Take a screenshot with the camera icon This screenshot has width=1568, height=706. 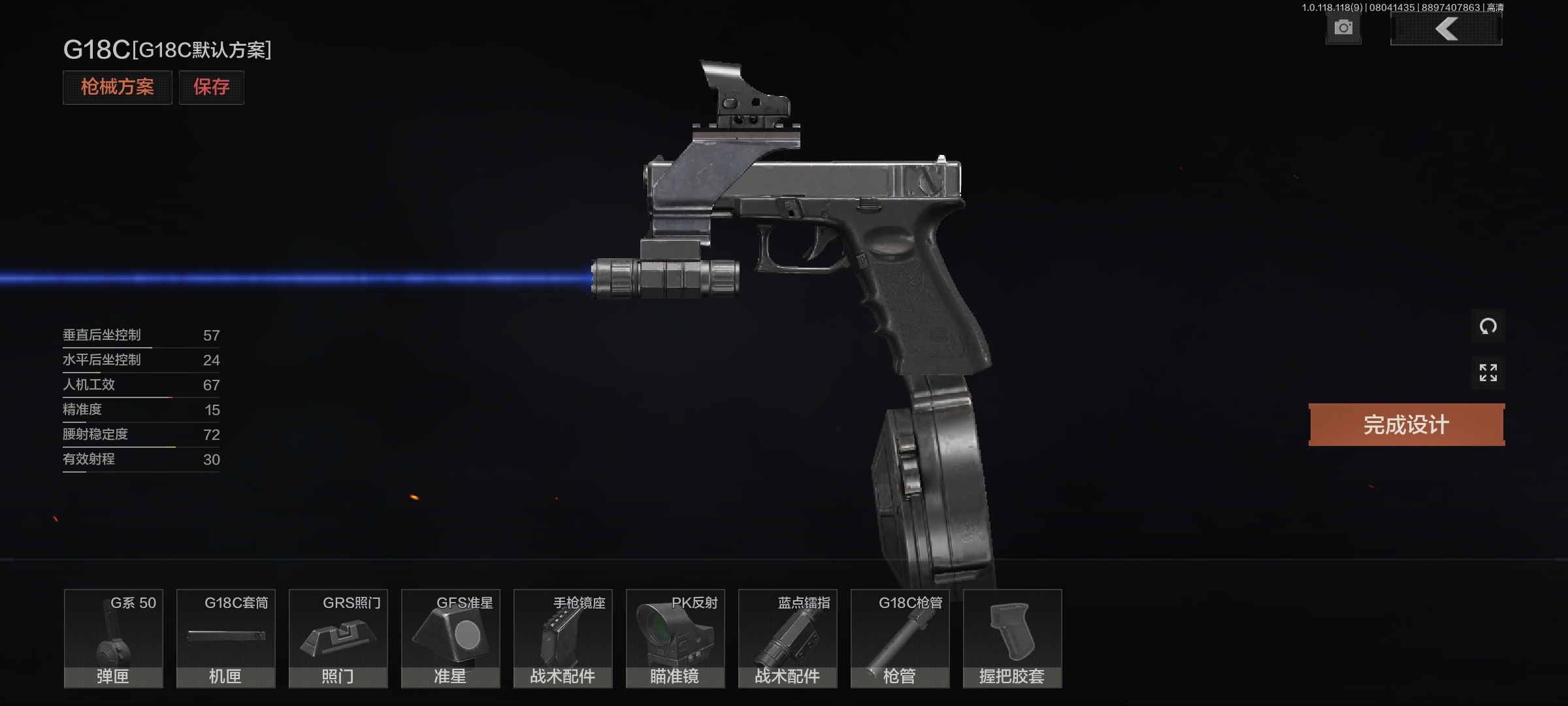1343,28
